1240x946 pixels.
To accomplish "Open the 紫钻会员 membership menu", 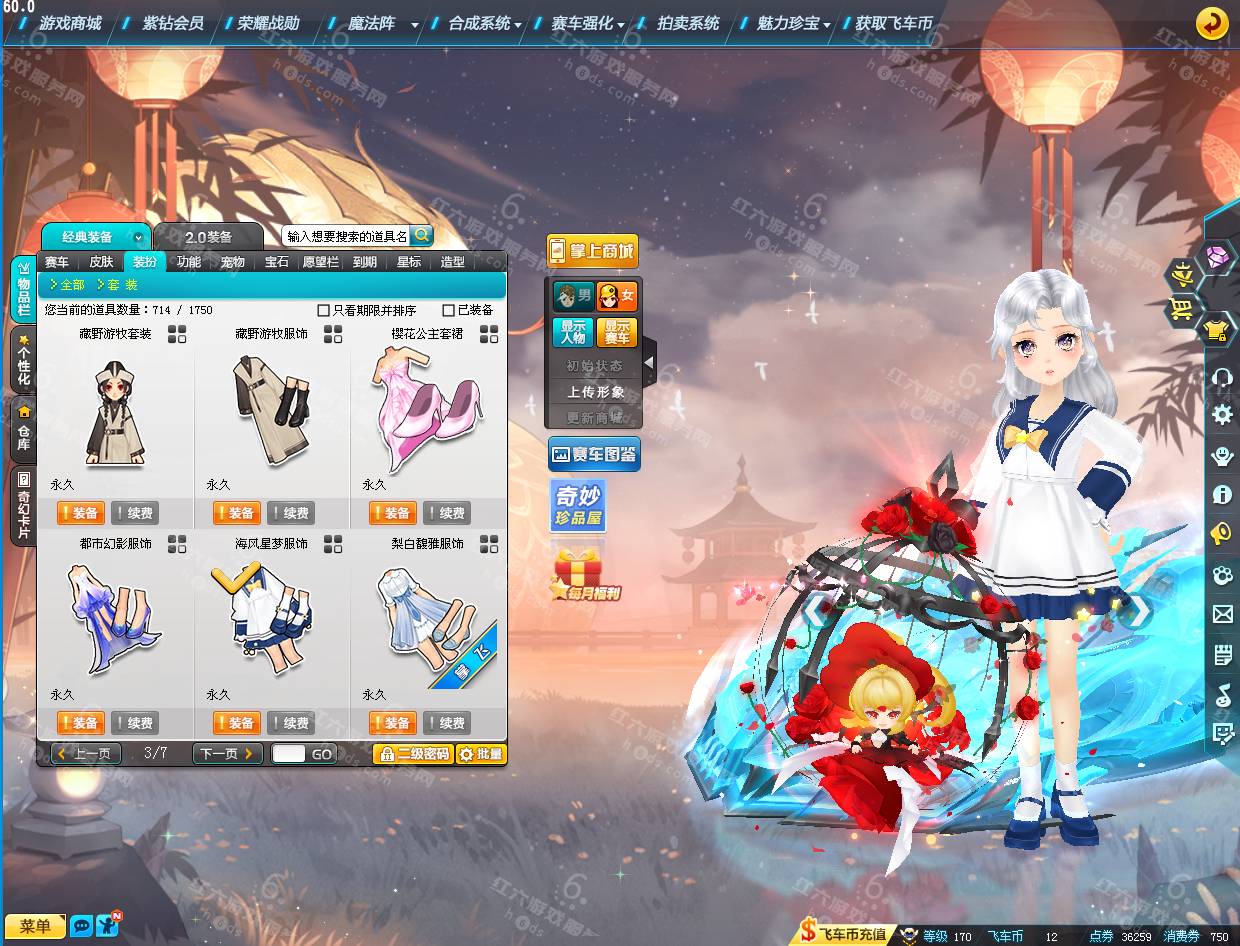I will point(172,23).
